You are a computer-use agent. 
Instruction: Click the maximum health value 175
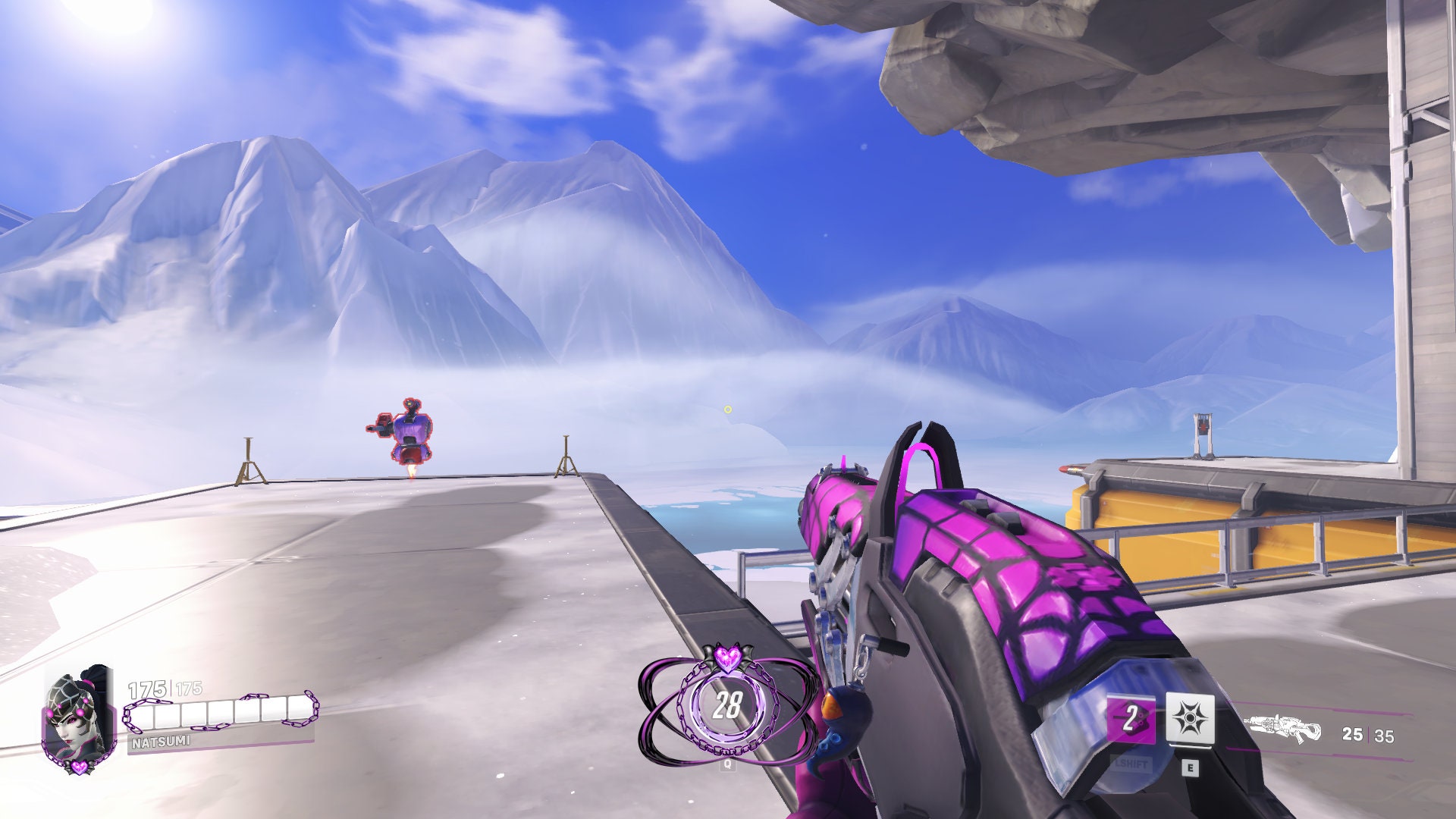pos(189,689)
